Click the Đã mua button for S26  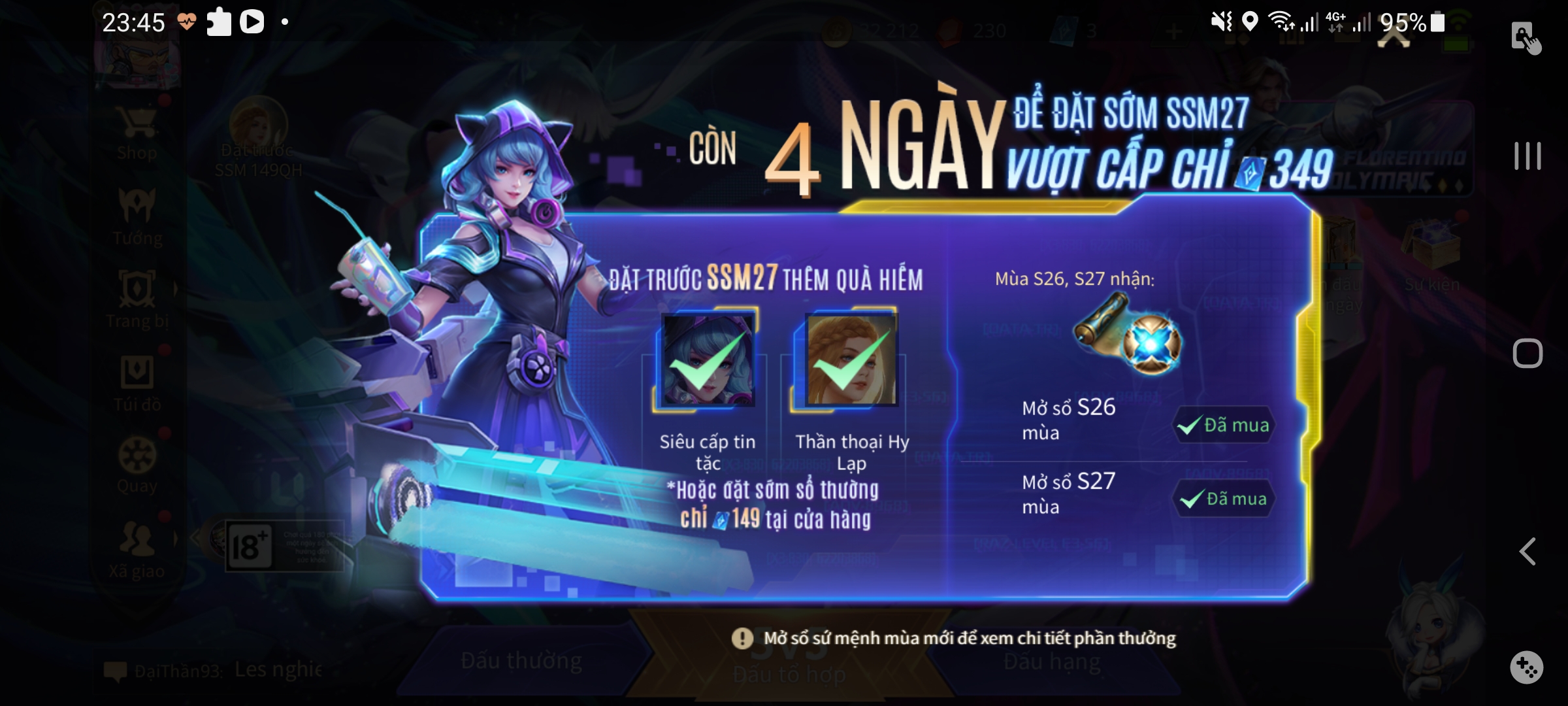1224,426
